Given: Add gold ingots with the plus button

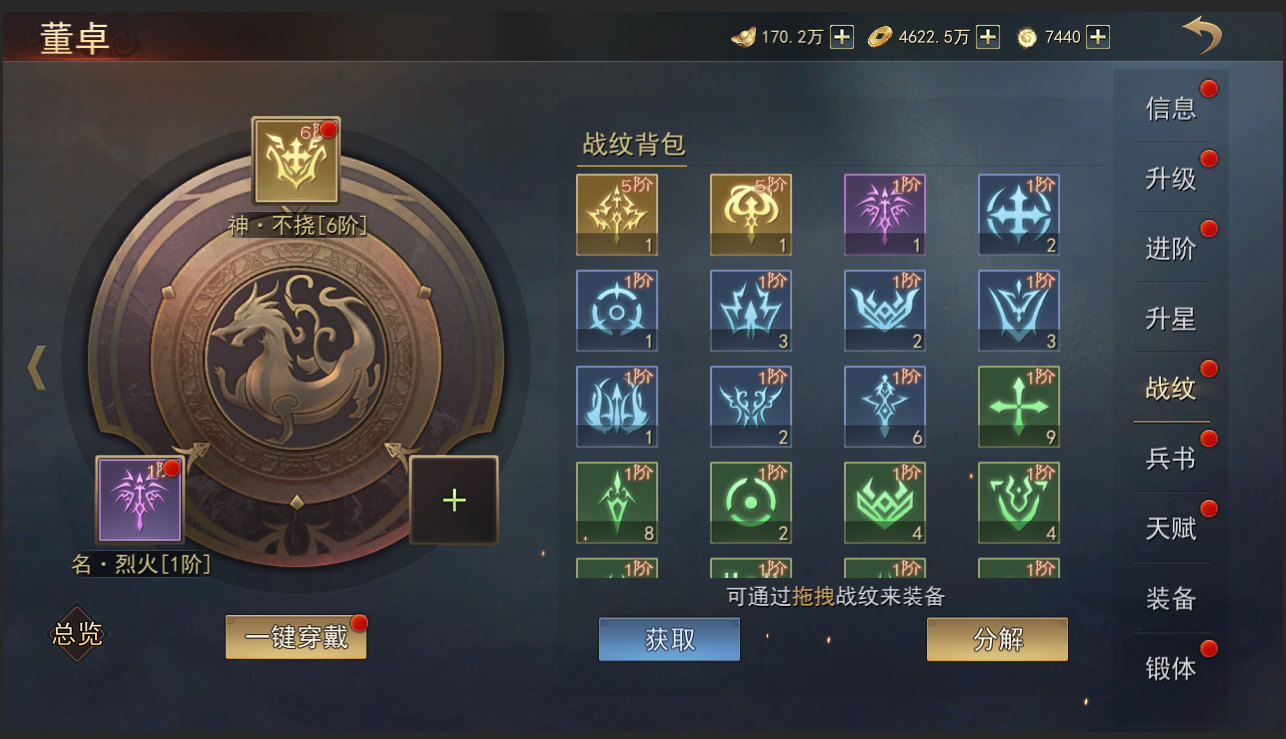Looking at the screenshot, I should (x=842, y=37).
